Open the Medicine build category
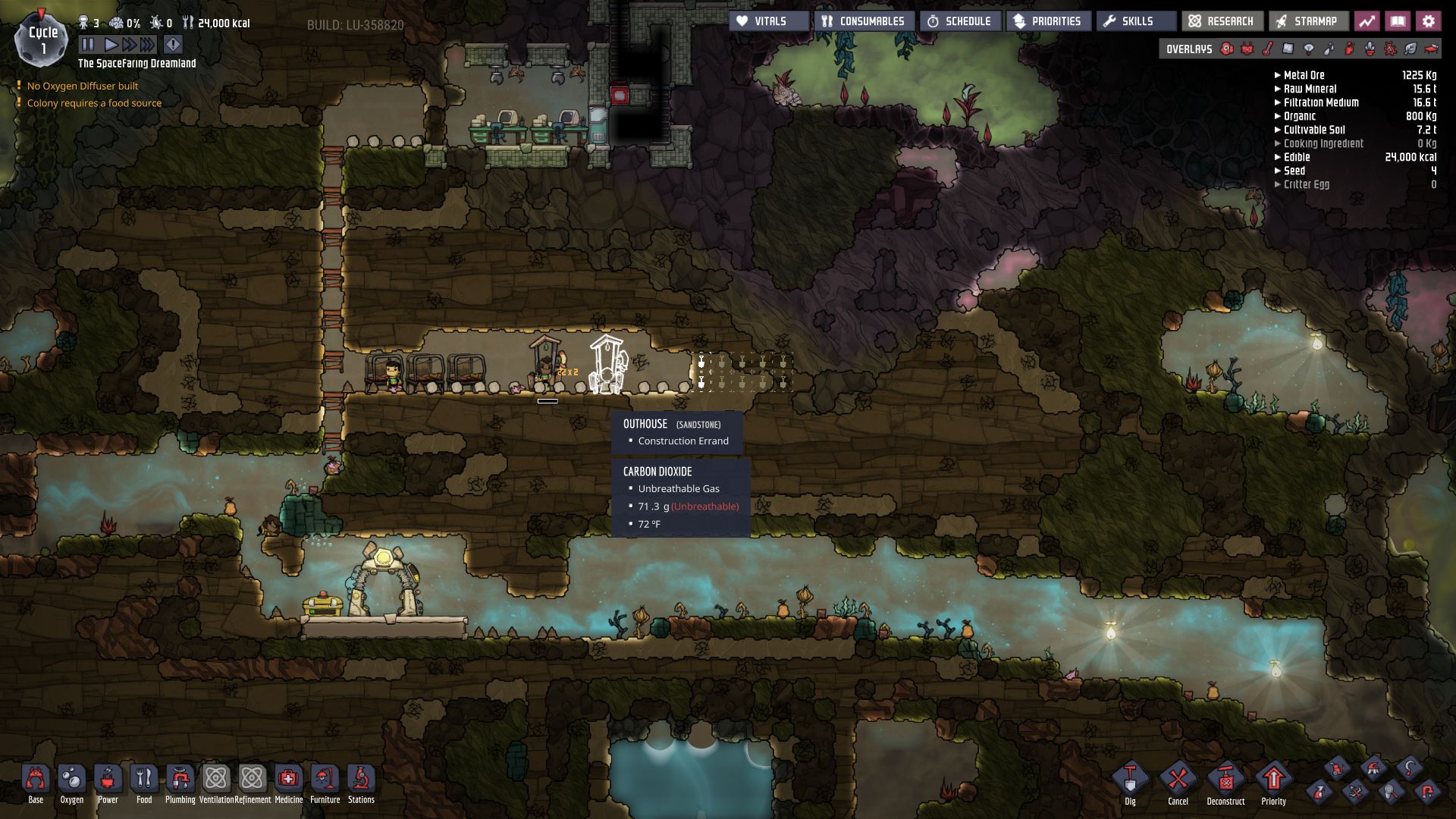 (x=288, y=780)
